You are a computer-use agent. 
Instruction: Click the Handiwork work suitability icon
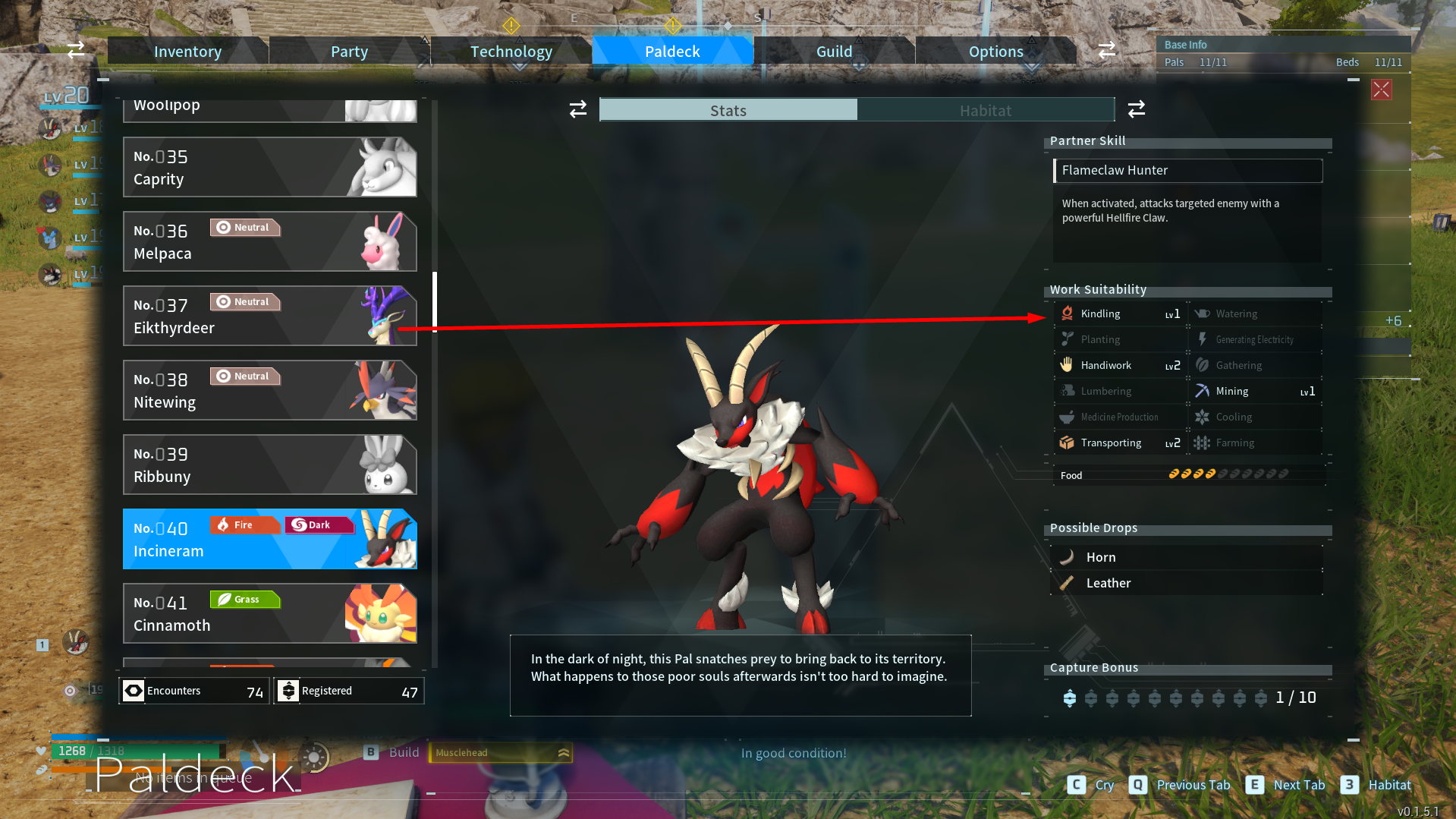point(1068,365)
